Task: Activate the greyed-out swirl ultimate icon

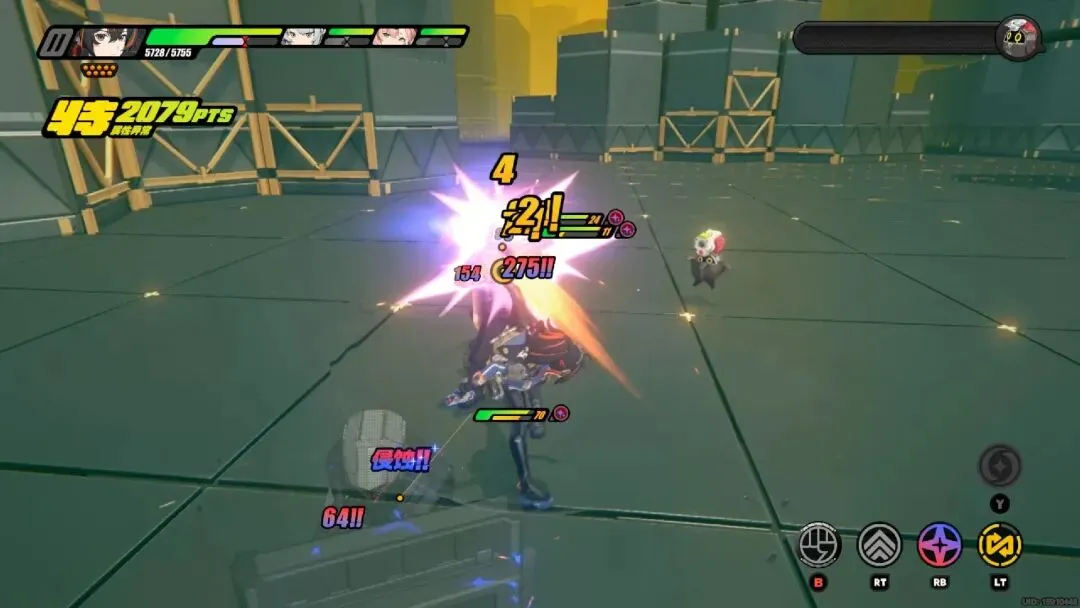Action: (999, 465)
